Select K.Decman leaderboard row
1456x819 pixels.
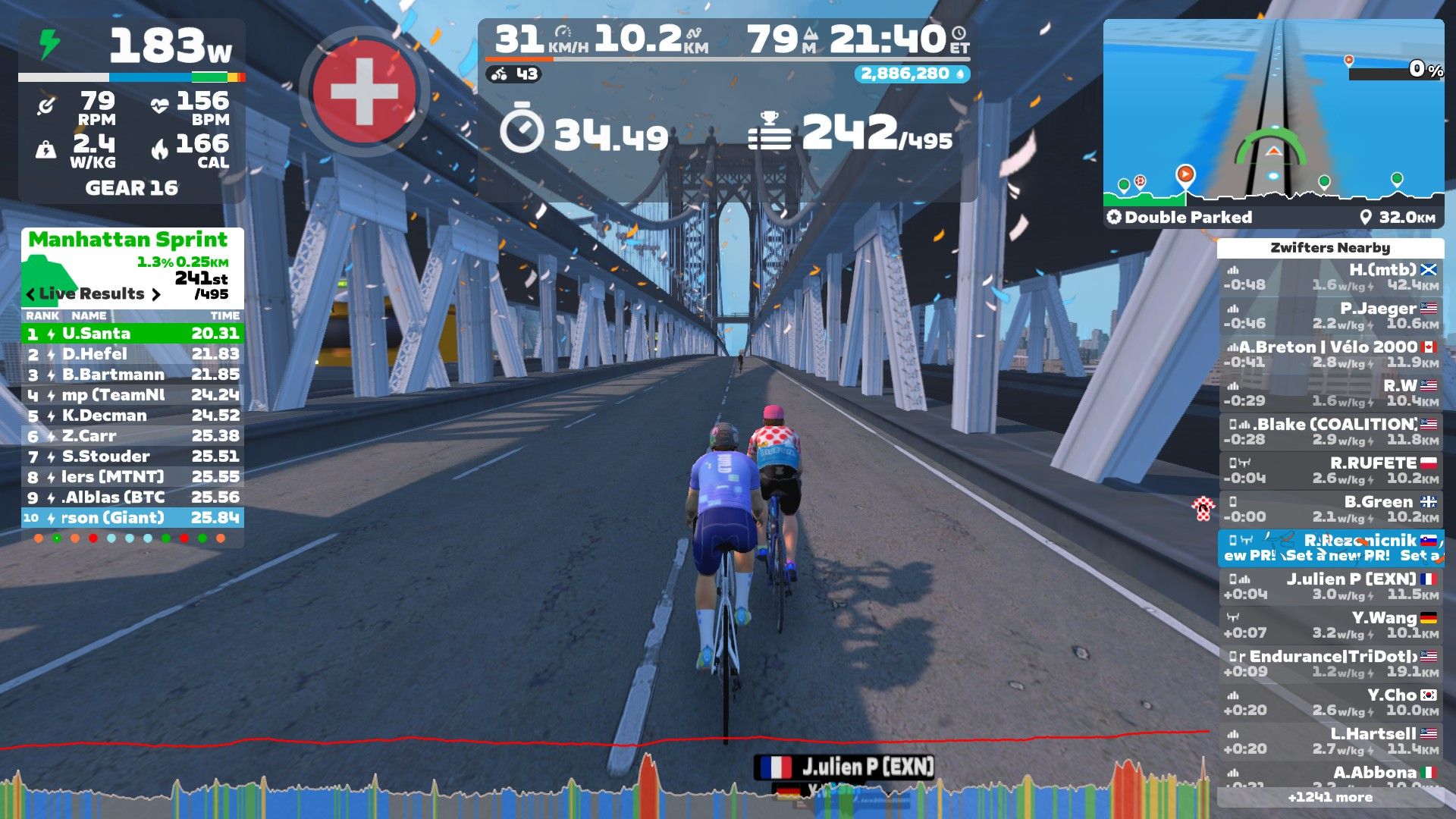tap(133, 416)
